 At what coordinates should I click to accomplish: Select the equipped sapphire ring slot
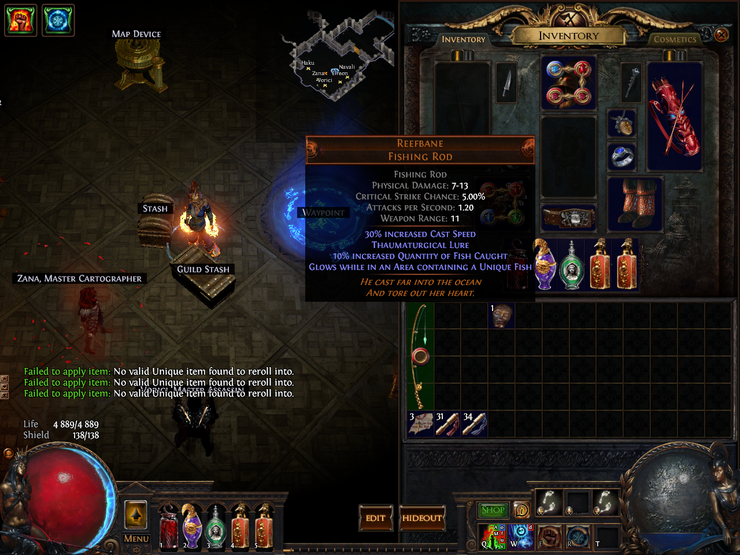(x=621, y=157)
